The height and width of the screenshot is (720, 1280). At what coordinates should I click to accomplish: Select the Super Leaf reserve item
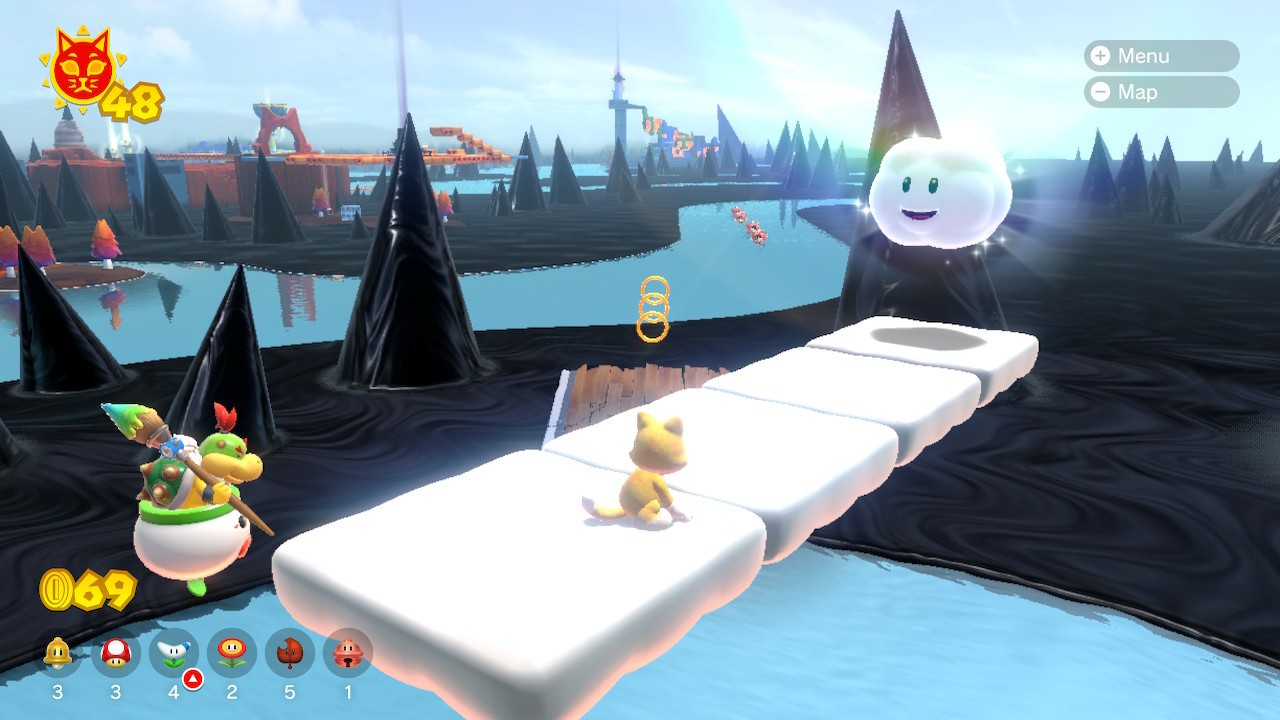point(290,654)
